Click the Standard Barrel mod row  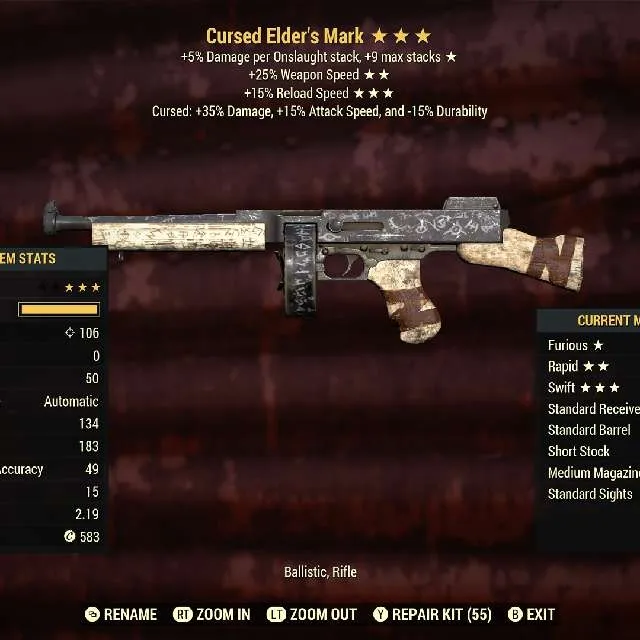[x=589, y=430]
